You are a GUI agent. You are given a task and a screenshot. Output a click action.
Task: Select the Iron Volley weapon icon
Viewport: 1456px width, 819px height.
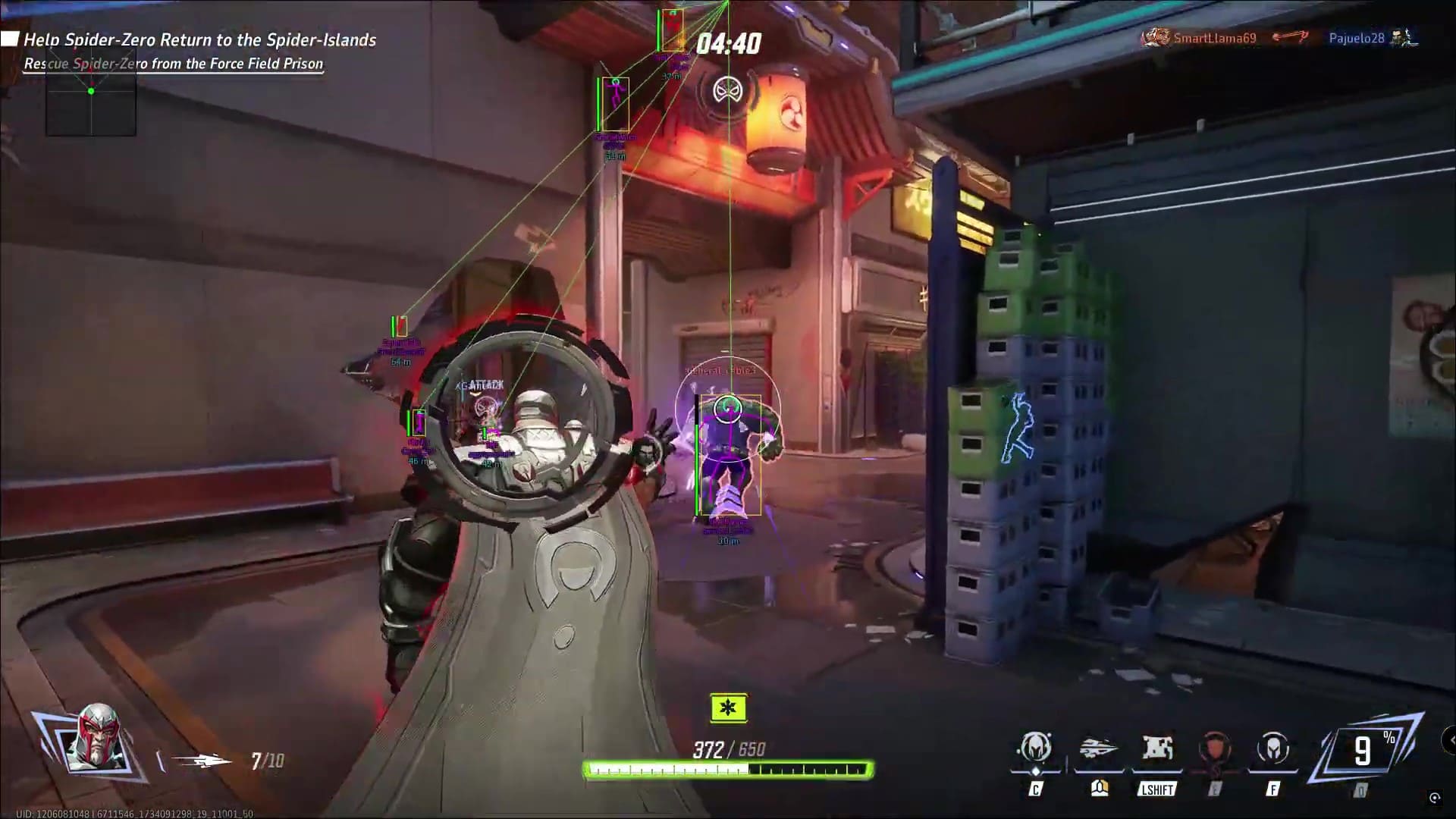pos(200,760)
